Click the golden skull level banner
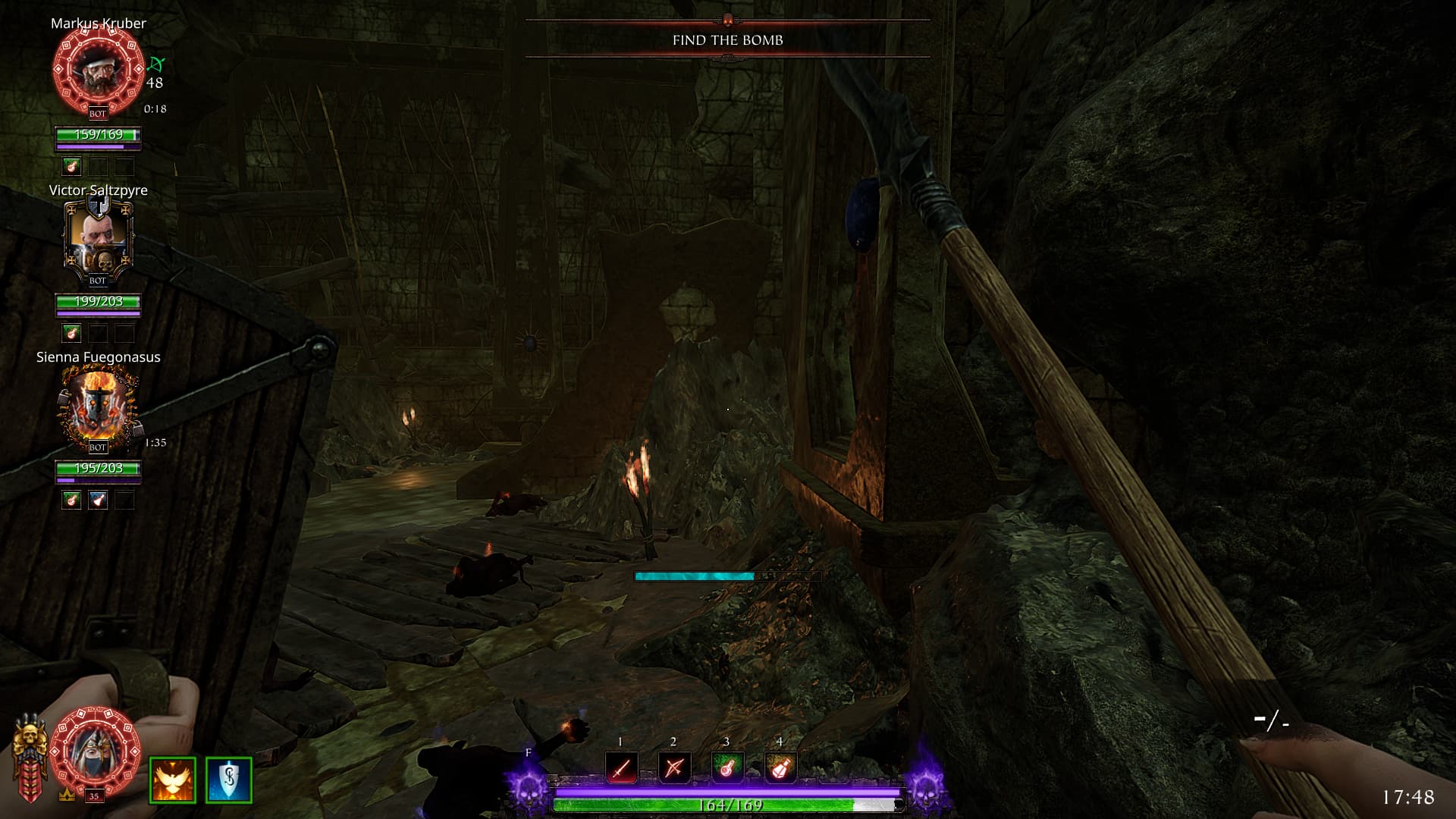The image size is (1456, 819). (30, 755)
